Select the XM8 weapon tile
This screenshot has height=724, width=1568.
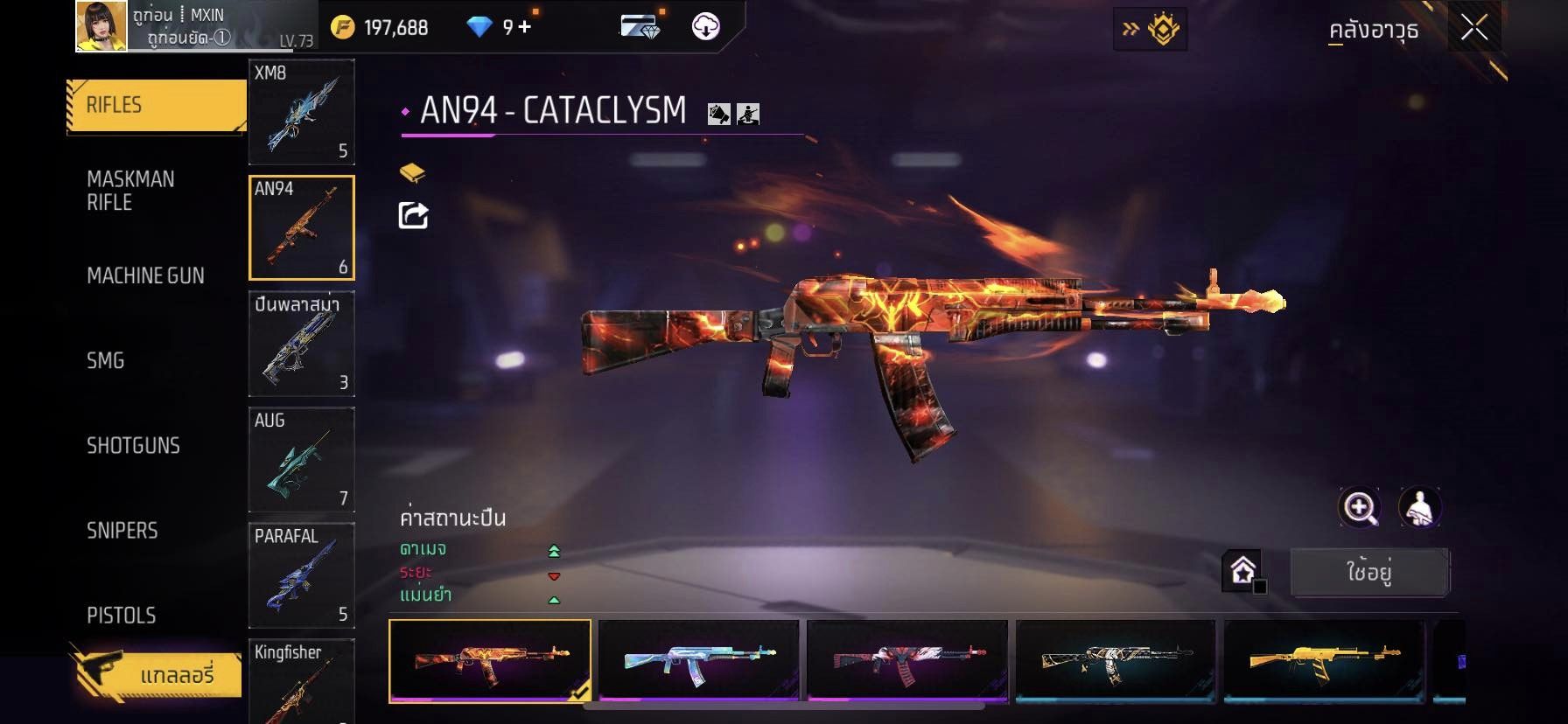coord(301,112)
